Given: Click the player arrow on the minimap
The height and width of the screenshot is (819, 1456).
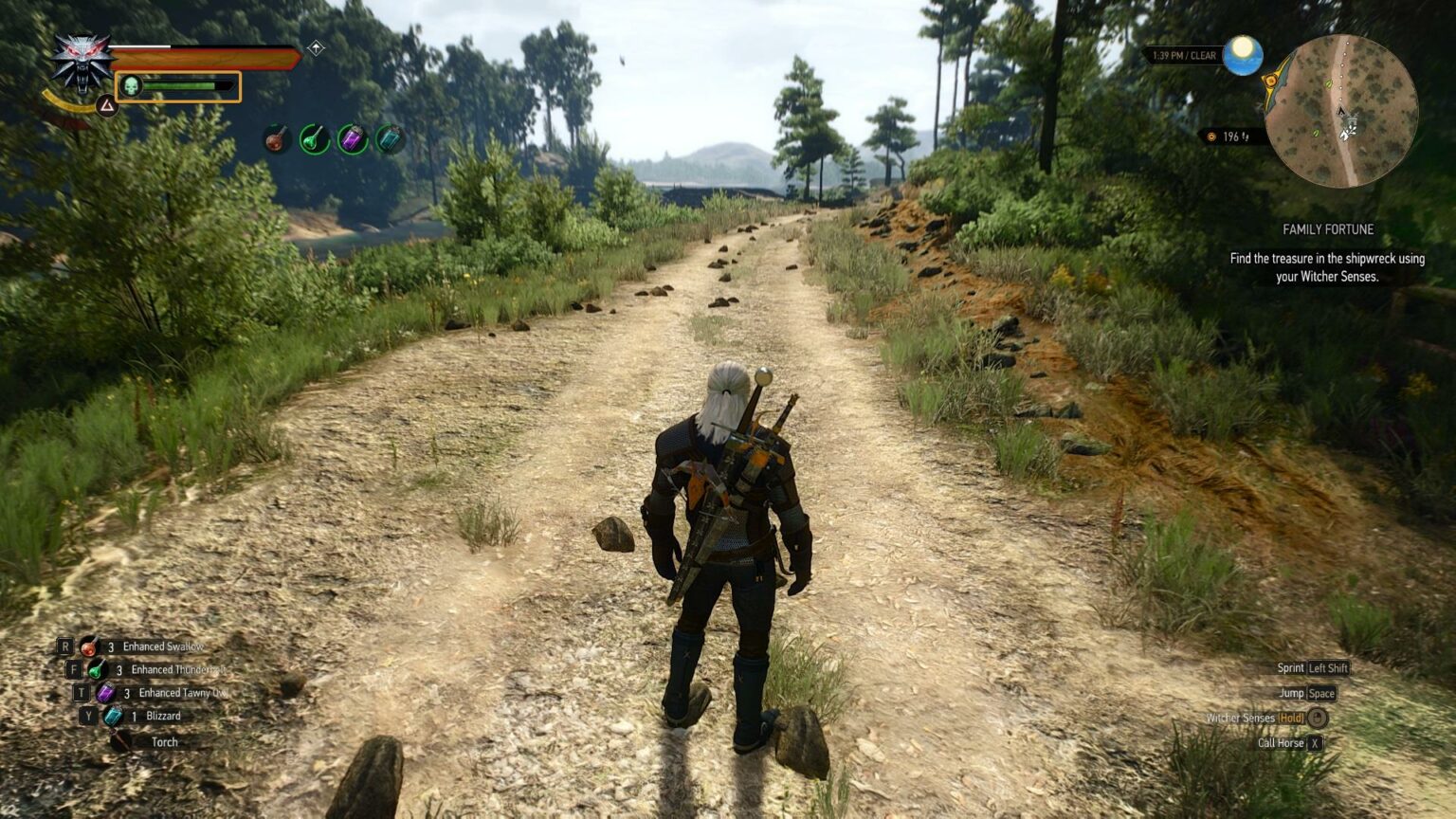Looking at the screenshot, I should (x=1341, y=111).
